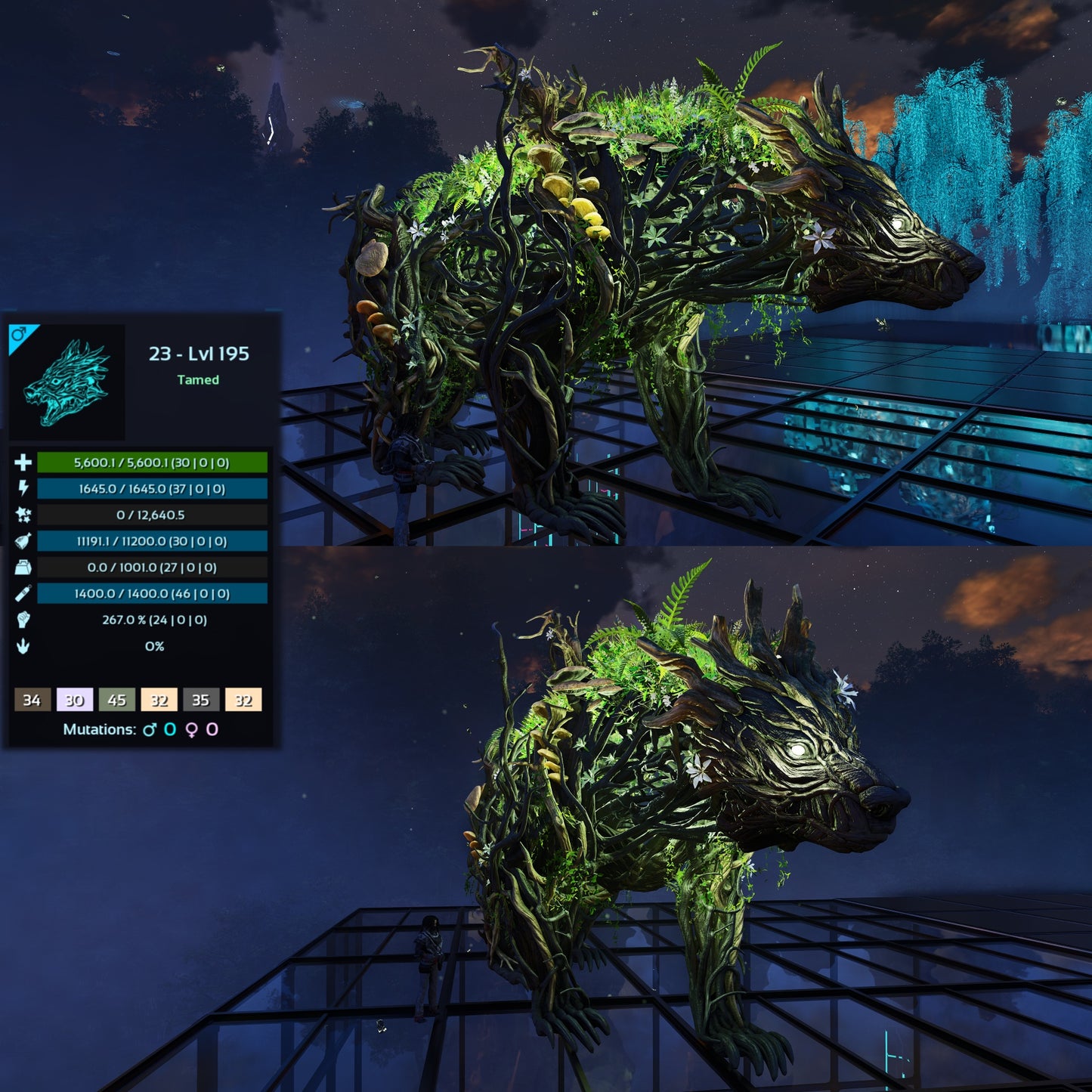Select the male gender icon on portrait
1092x1092 pixels.
[x=18, y=334]
